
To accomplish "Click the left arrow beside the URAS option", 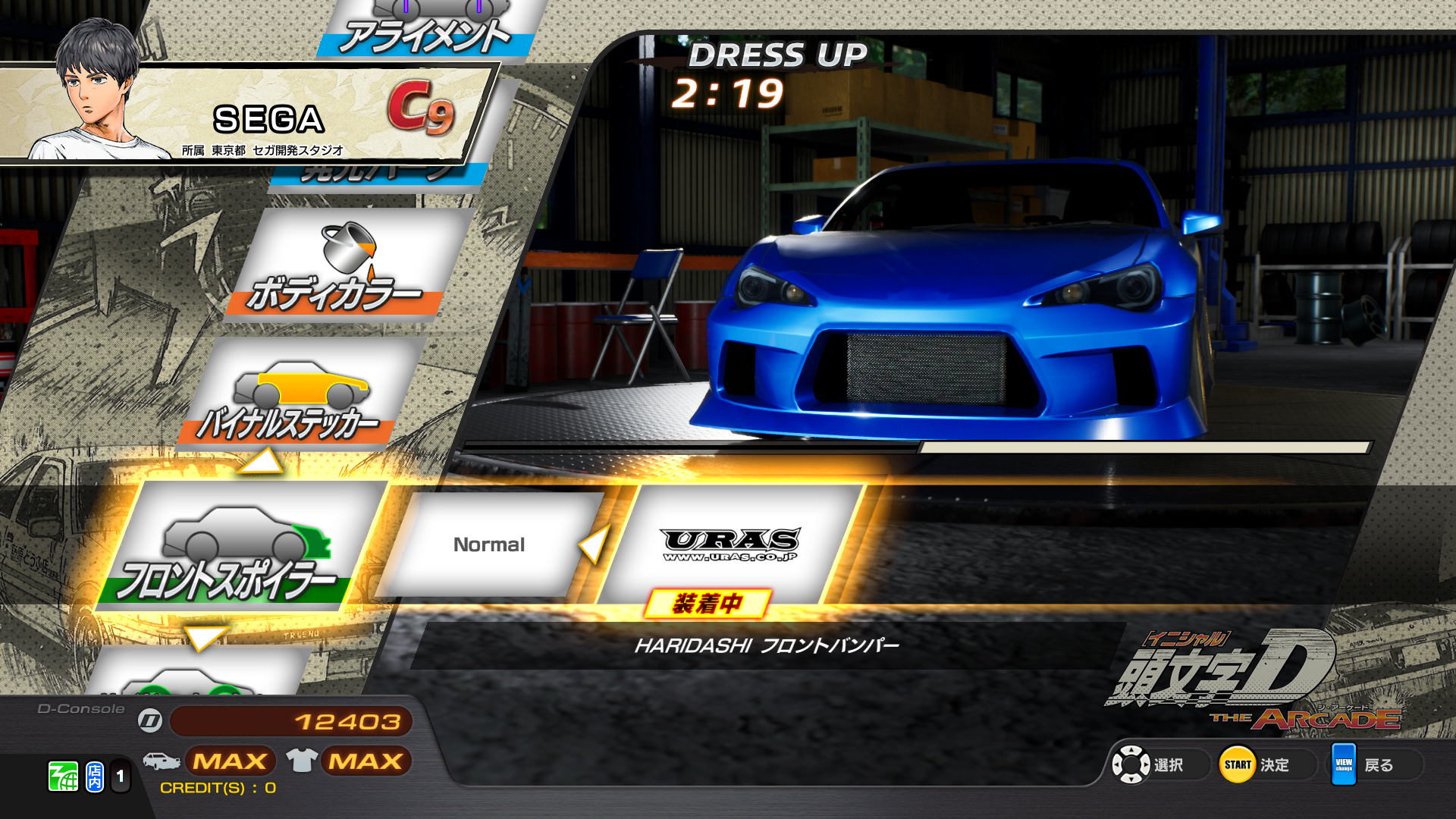I will click(594, 544).
